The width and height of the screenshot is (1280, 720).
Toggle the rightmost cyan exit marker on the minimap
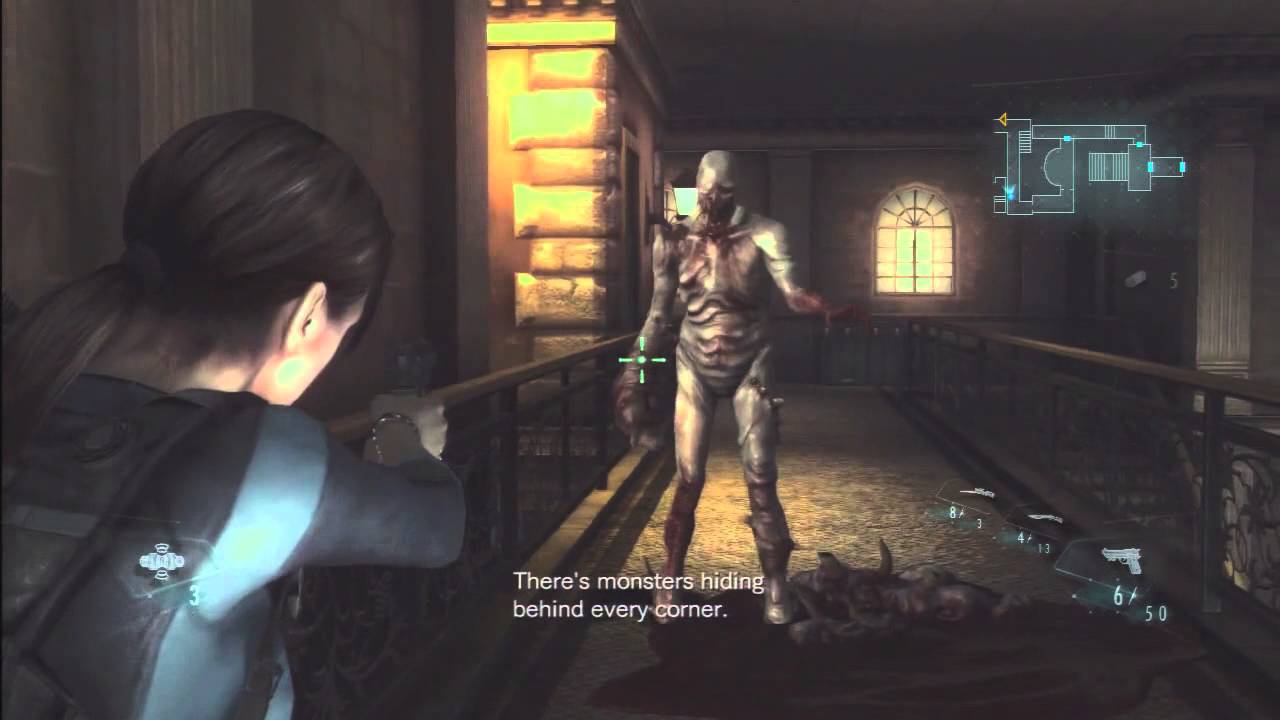coord(1182,167)
